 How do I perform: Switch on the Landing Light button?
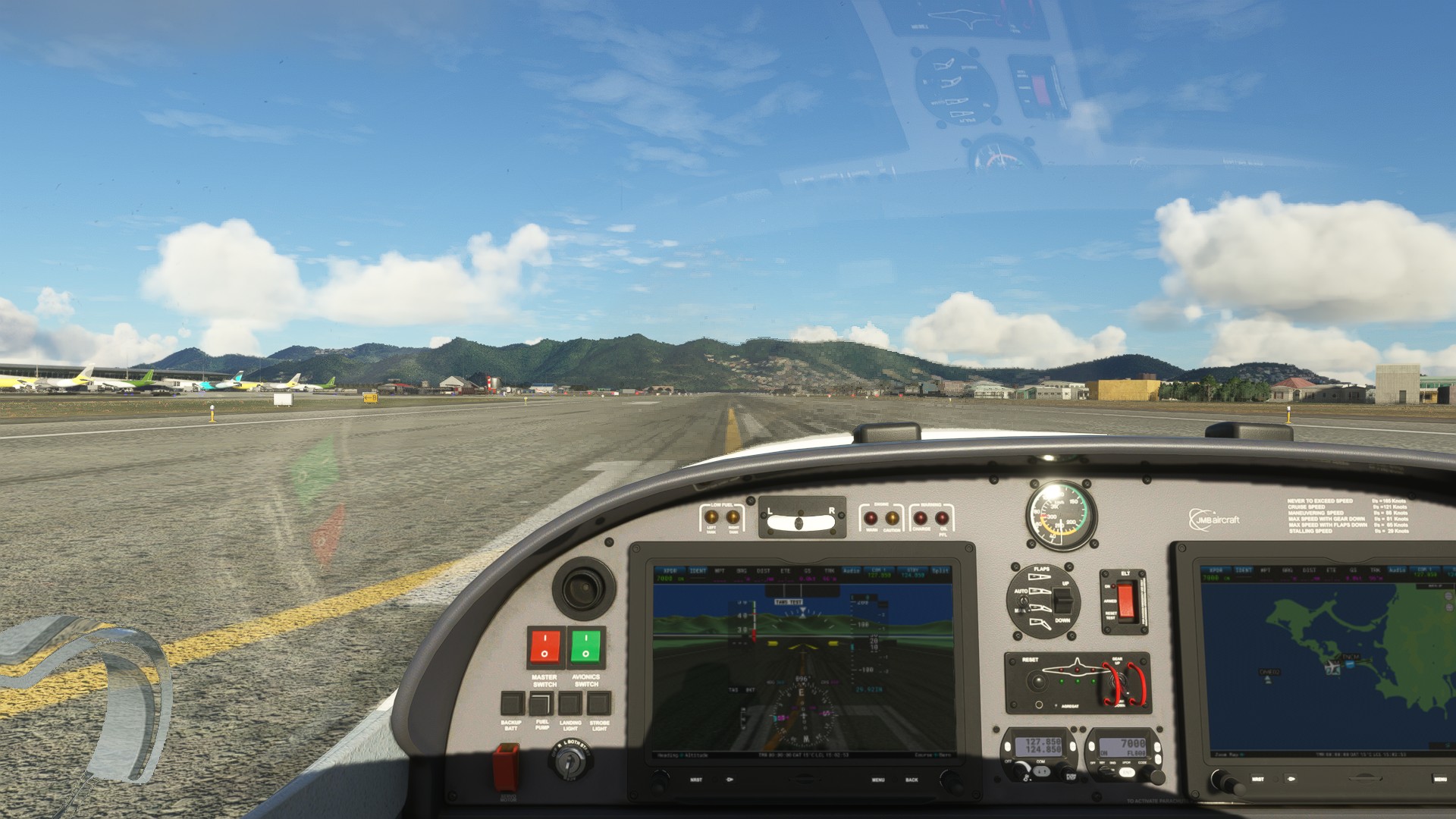[x=570, y=704]
